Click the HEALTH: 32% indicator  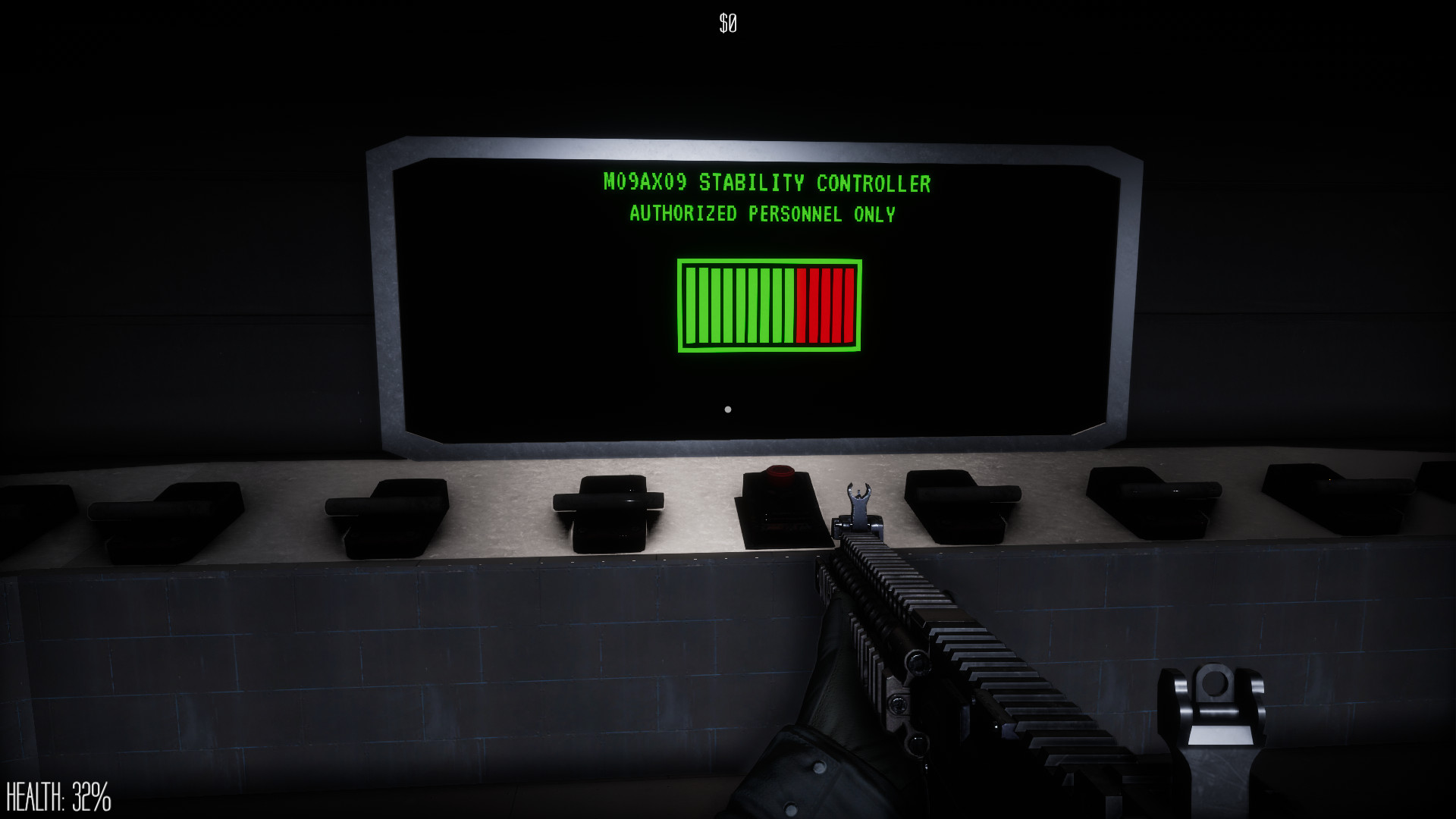57,795
